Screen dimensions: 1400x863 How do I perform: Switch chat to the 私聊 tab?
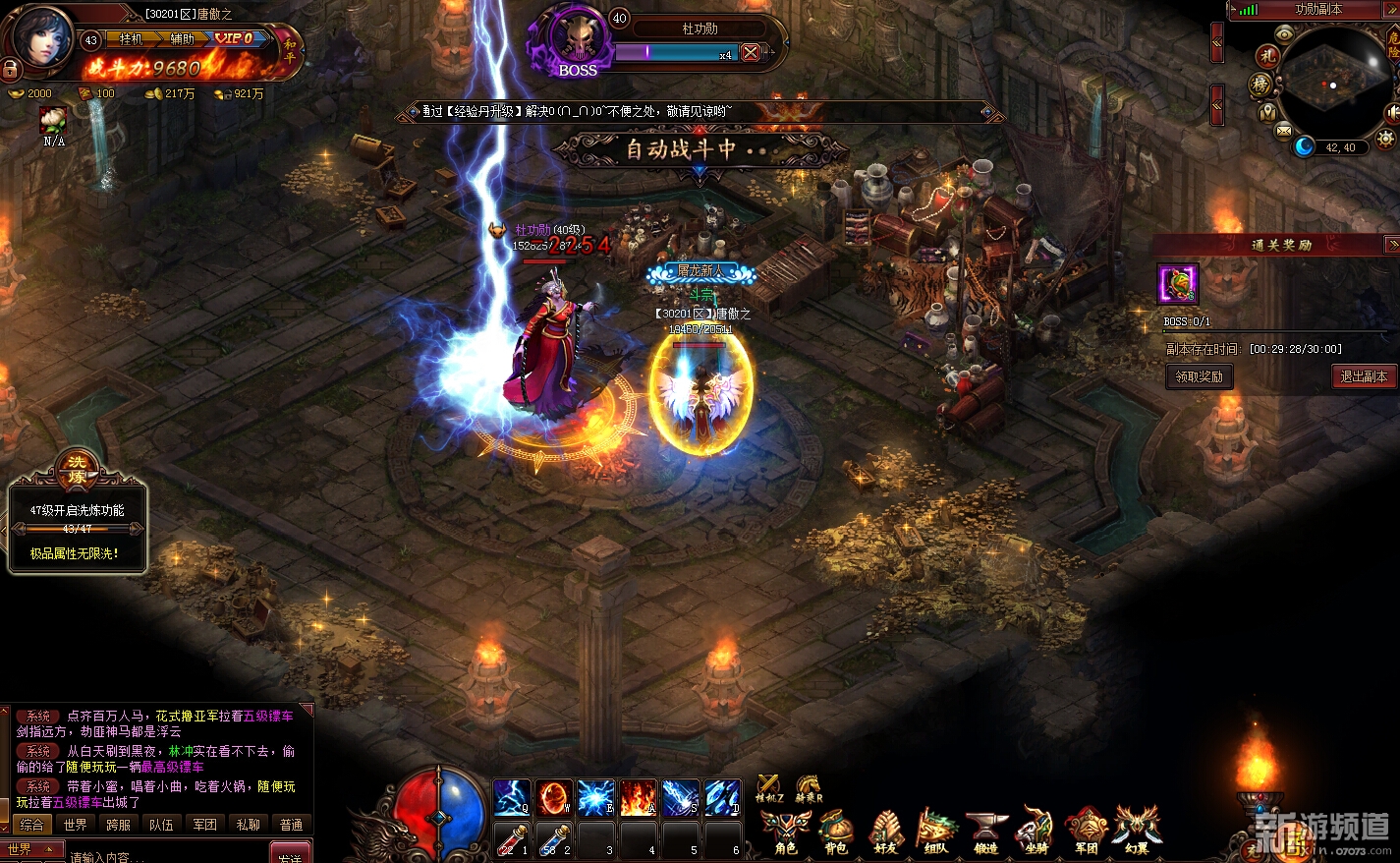click(x=249, y=825)
